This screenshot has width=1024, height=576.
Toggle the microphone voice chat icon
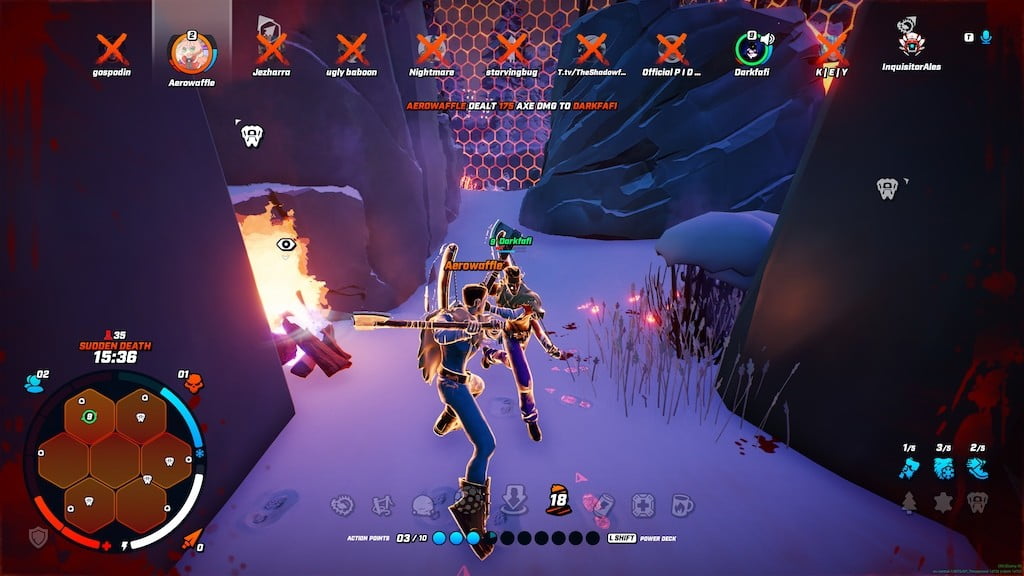[x=986, y=37]
